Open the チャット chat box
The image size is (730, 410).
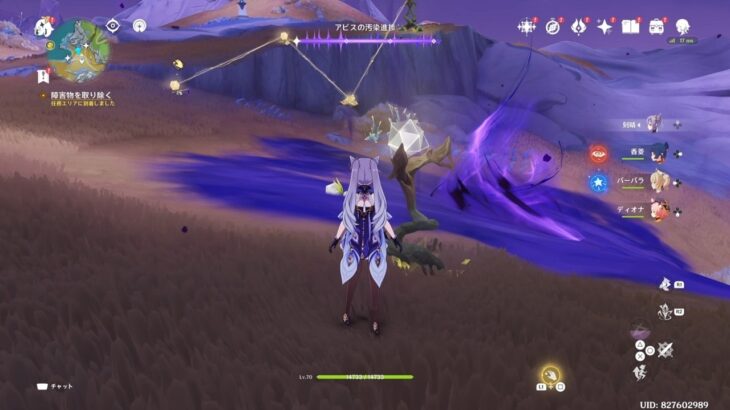(x=55, y=386)
